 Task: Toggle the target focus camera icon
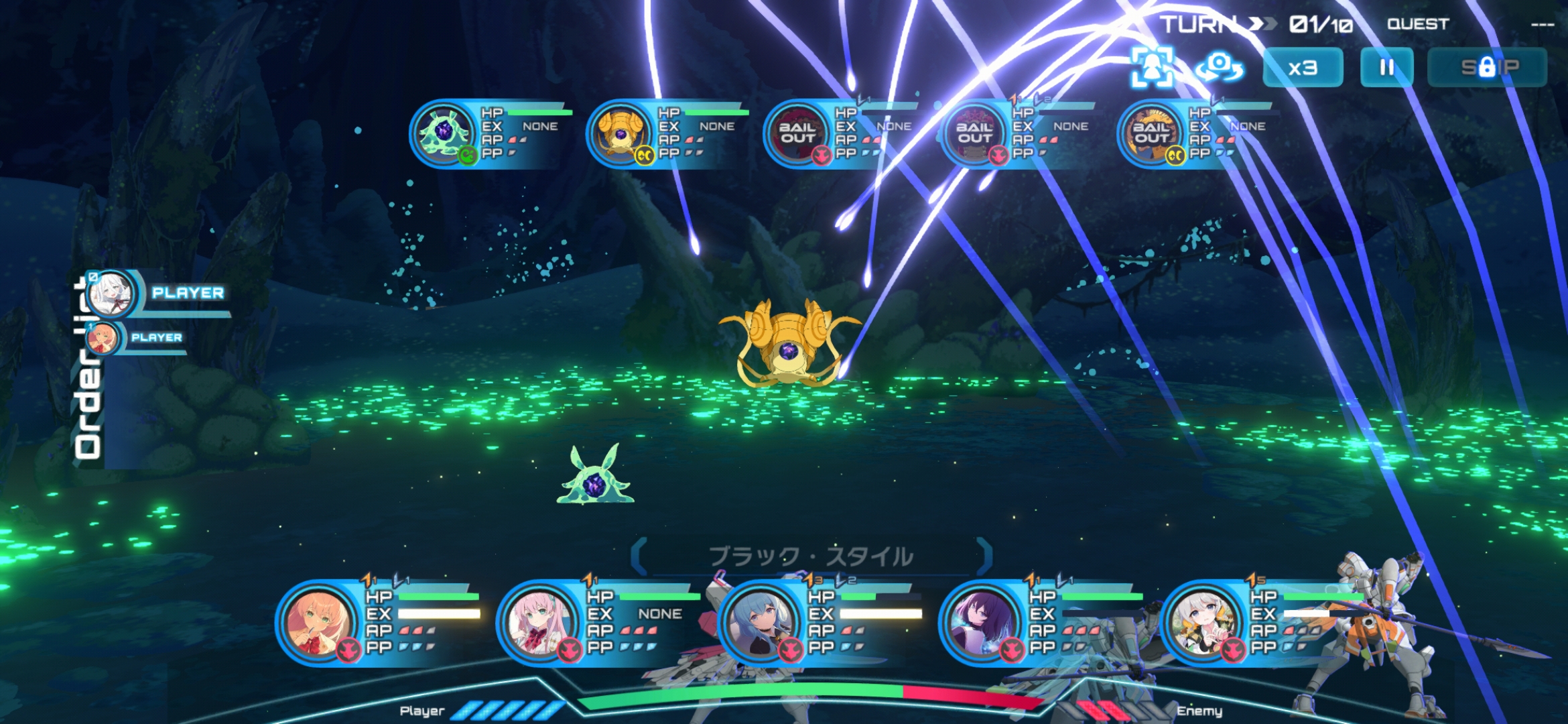pyautogui.click(x=1152, y=68)
